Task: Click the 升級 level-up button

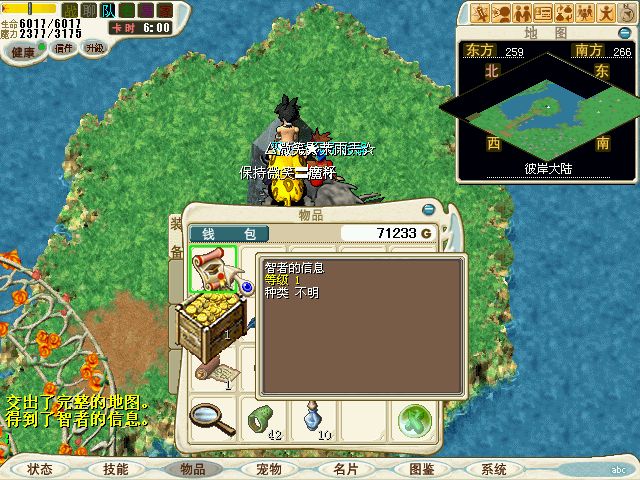Action: tap(94, 49)
